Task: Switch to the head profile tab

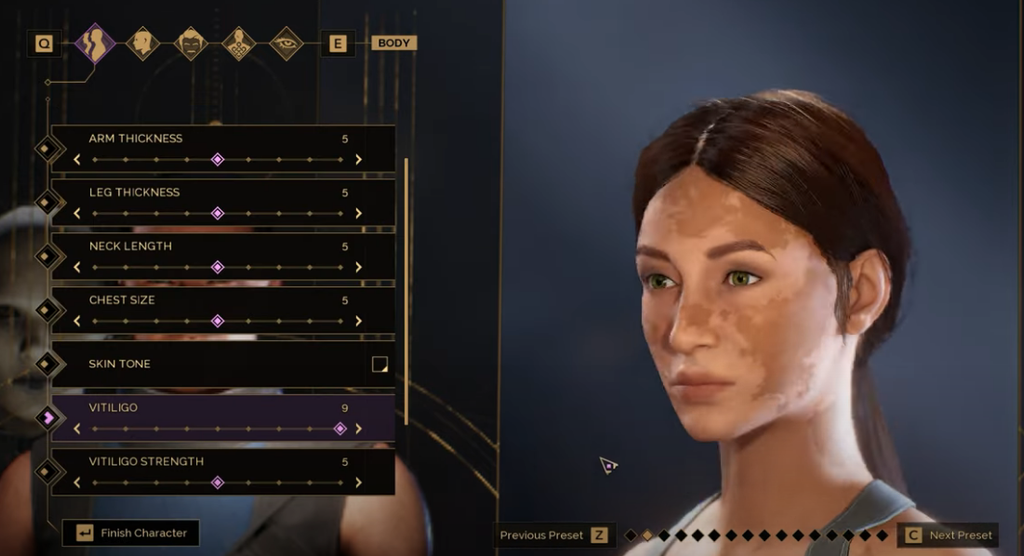Action: [x=143, y=43]
